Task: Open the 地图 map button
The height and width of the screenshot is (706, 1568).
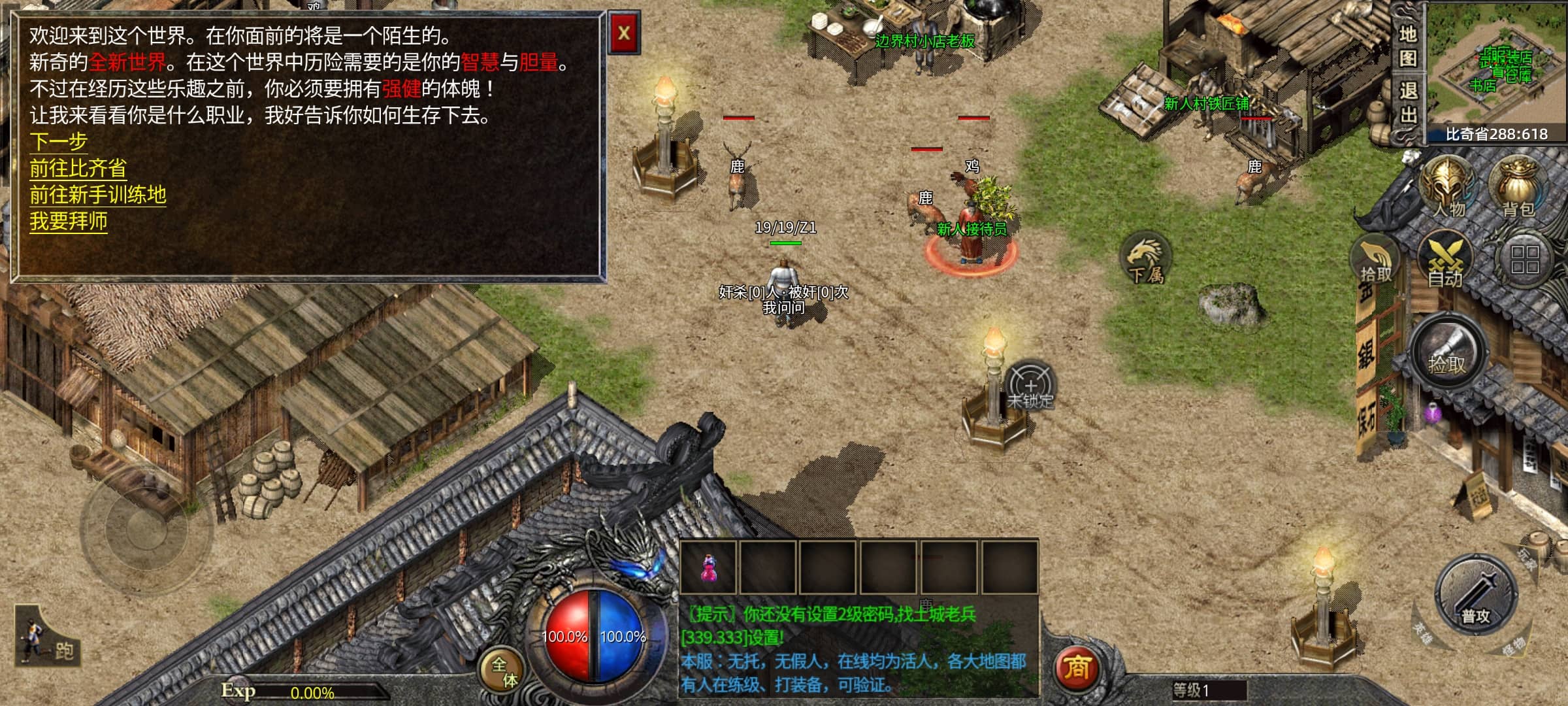Action: pos(1408,46)
